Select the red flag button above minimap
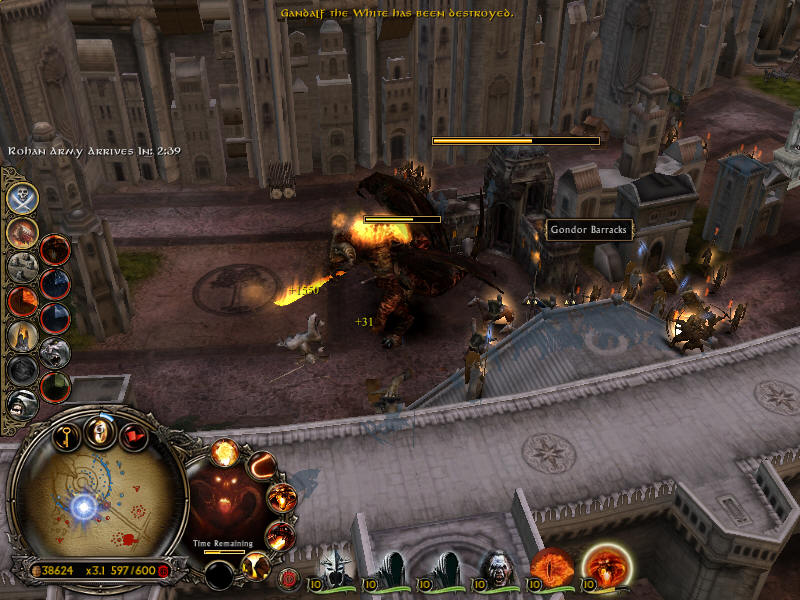This screenshot has height=600, width=800. coord(132,436)
